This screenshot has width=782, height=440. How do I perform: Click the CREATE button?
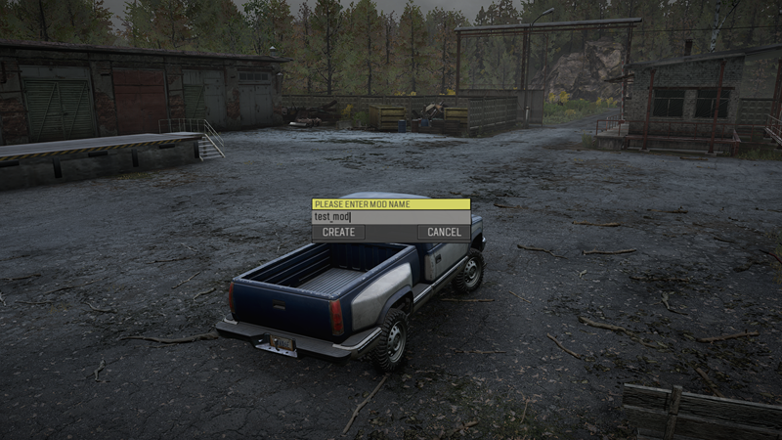point(339,232)
